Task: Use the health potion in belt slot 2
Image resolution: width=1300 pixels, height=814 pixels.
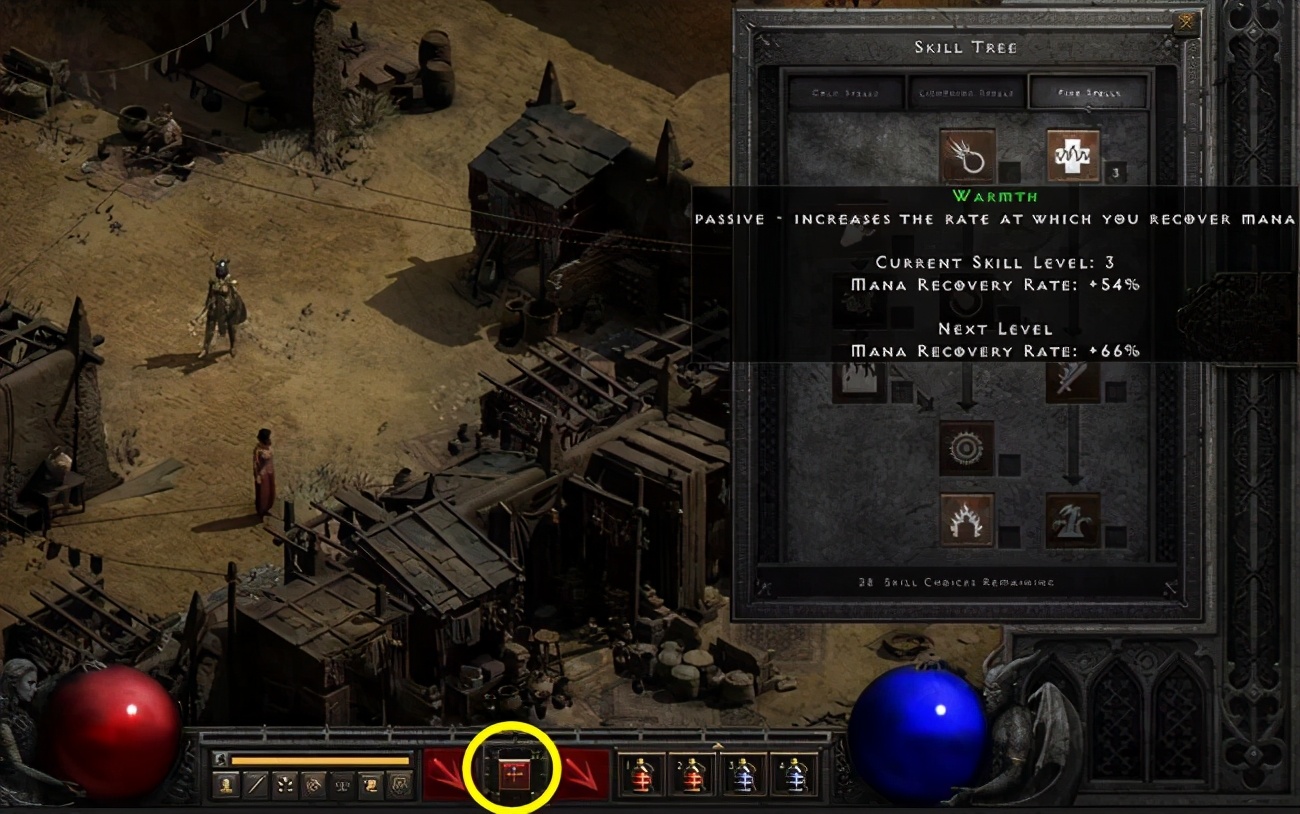Action: (x=692, y=775)
